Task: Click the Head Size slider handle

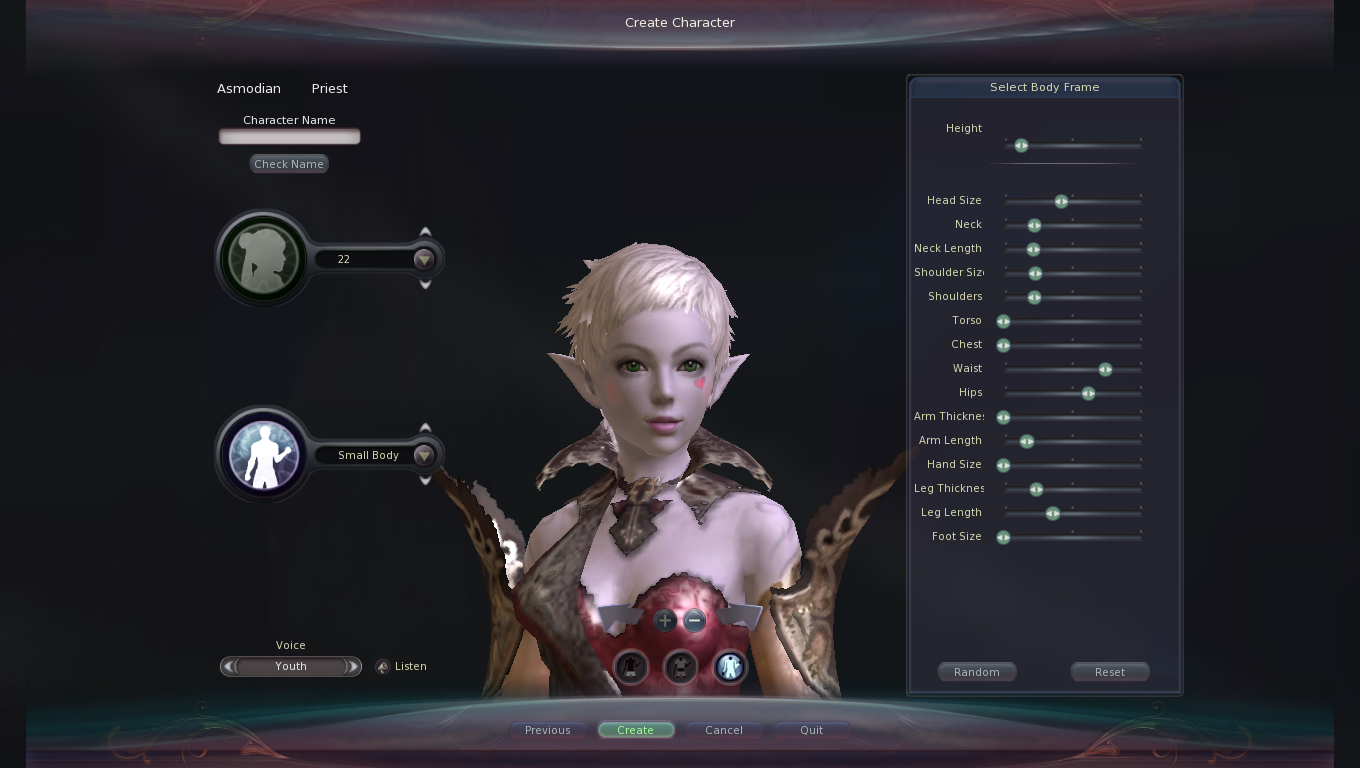Action: point(1061,202)
